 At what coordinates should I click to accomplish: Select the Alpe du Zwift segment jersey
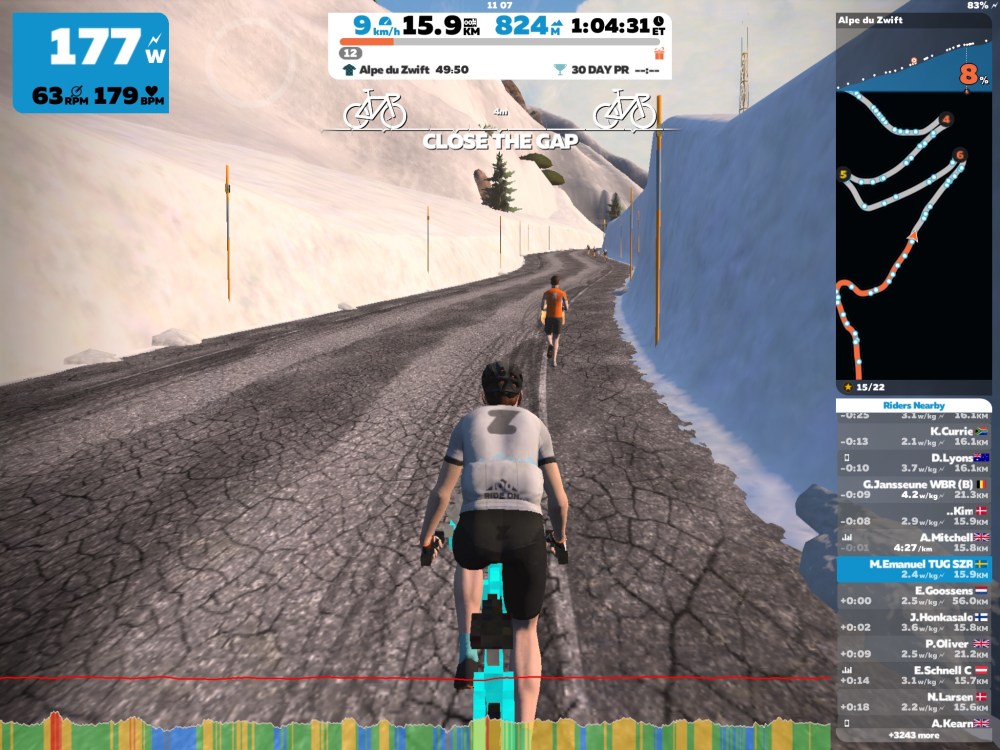tap(348, 70)
